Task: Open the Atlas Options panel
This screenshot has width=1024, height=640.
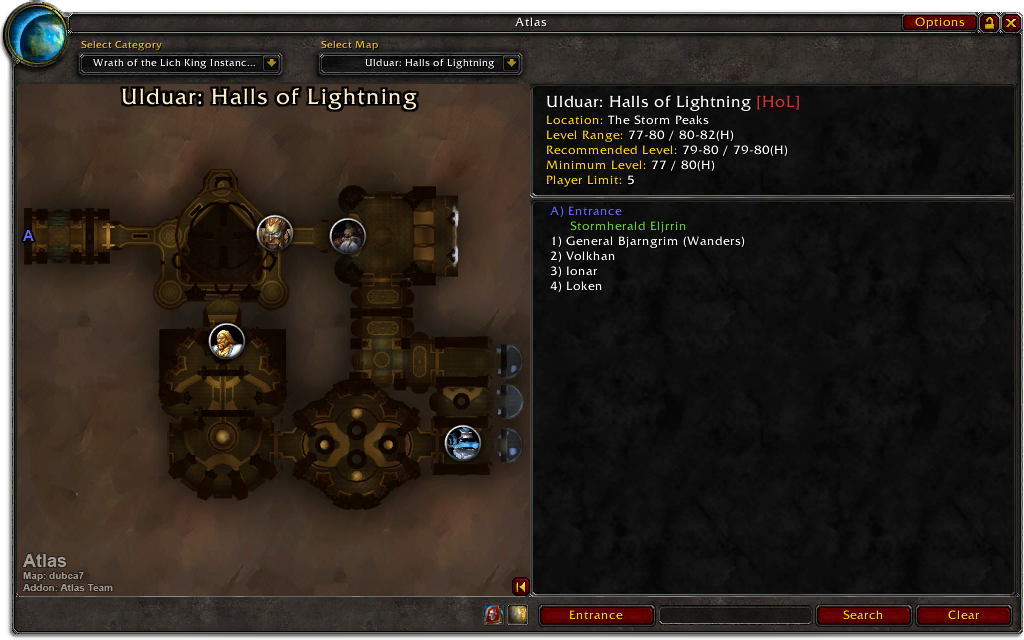Action: (939, 22)
